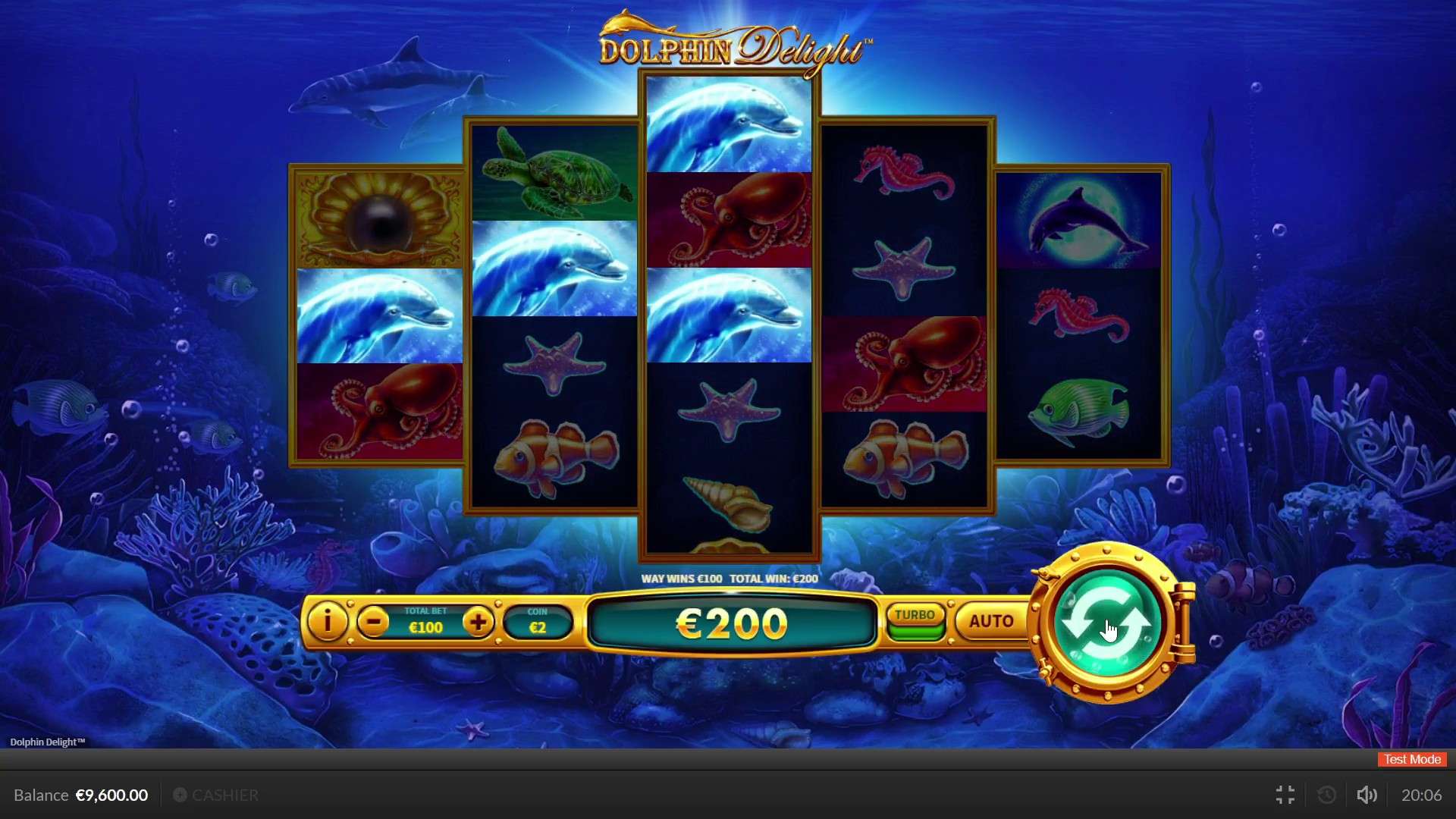This screenshot has height=819, width=1456.
Task: Open the Coin value selector showing €2
Action: (x=538, y=622)
